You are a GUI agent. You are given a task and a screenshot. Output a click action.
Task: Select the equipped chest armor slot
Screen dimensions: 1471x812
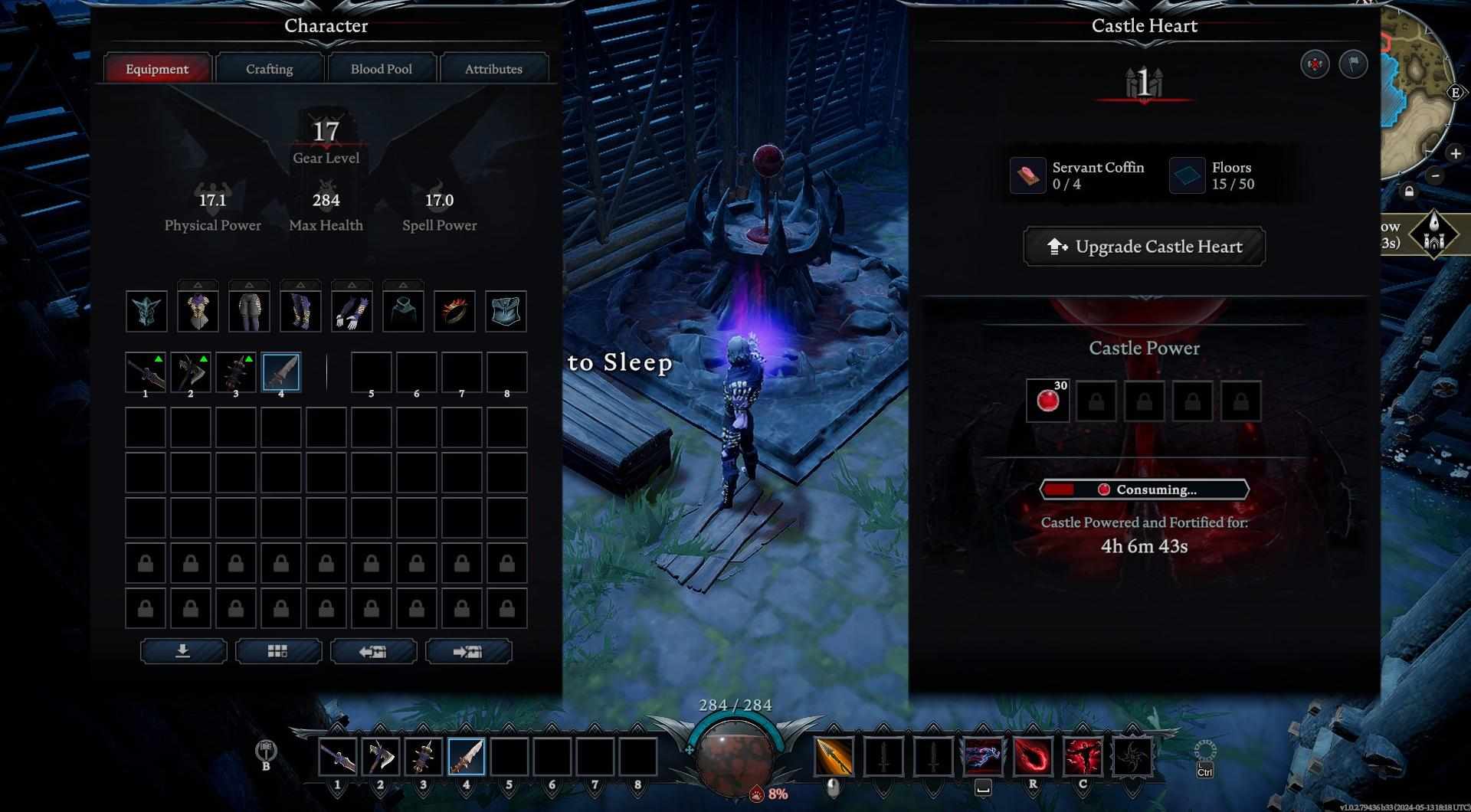[x=198, y=311]
